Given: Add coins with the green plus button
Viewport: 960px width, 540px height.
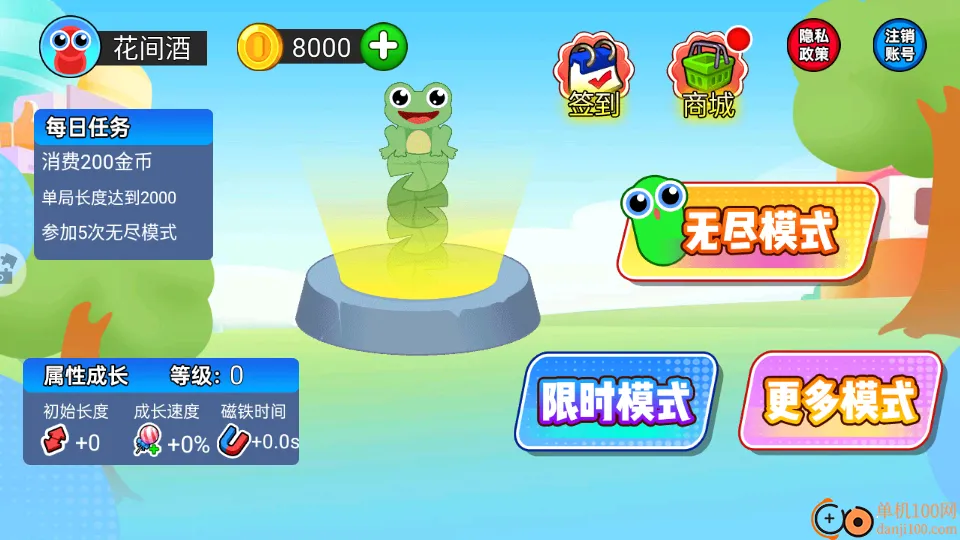Looking at the screenshot, I should 383,47.
